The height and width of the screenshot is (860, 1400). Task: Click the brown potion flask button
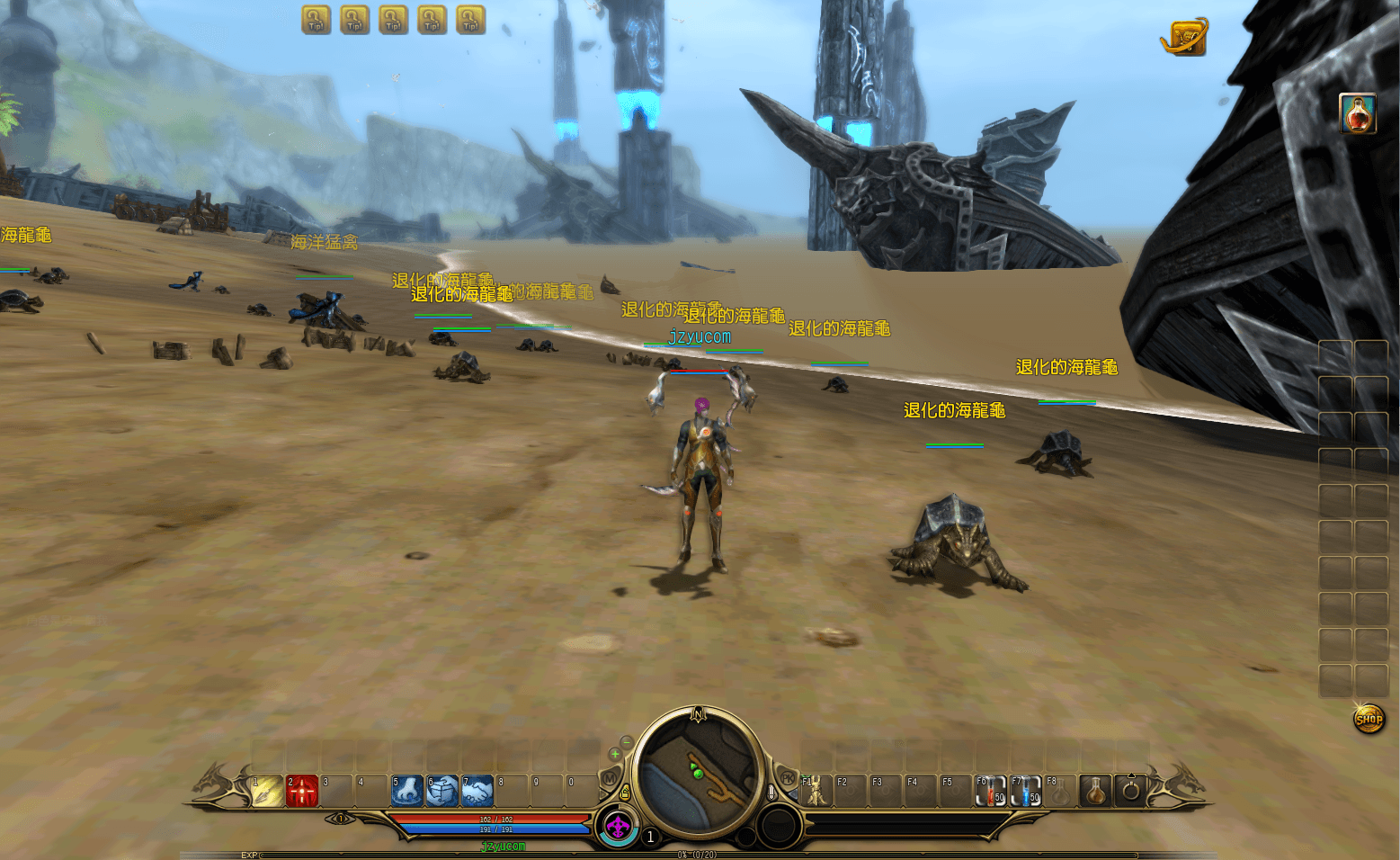coord(1095,792)
